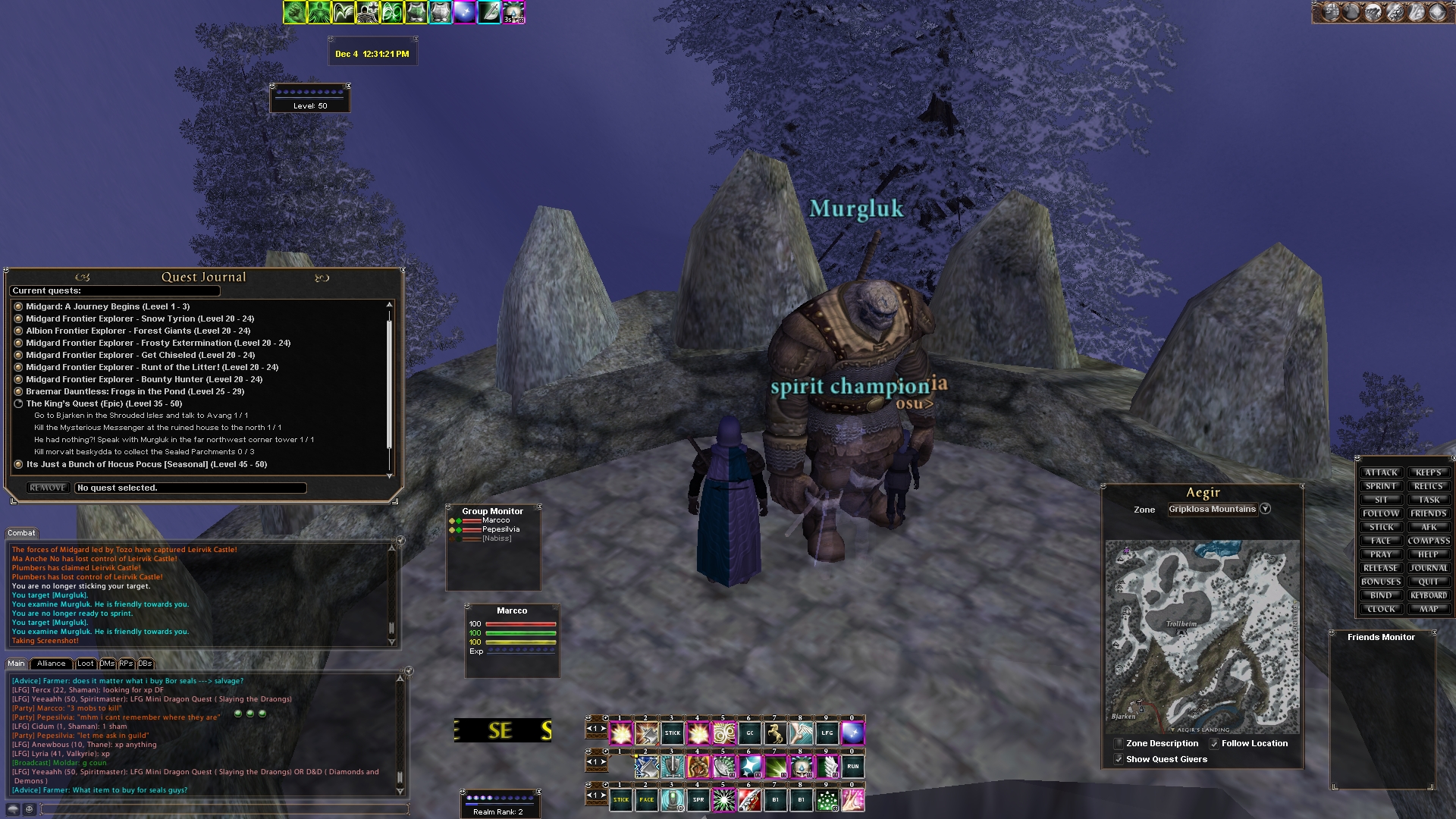The height and width of the screenshot is (819, 1456).
Task: Click the SPRINT command button
Action: click(1380, 486)
